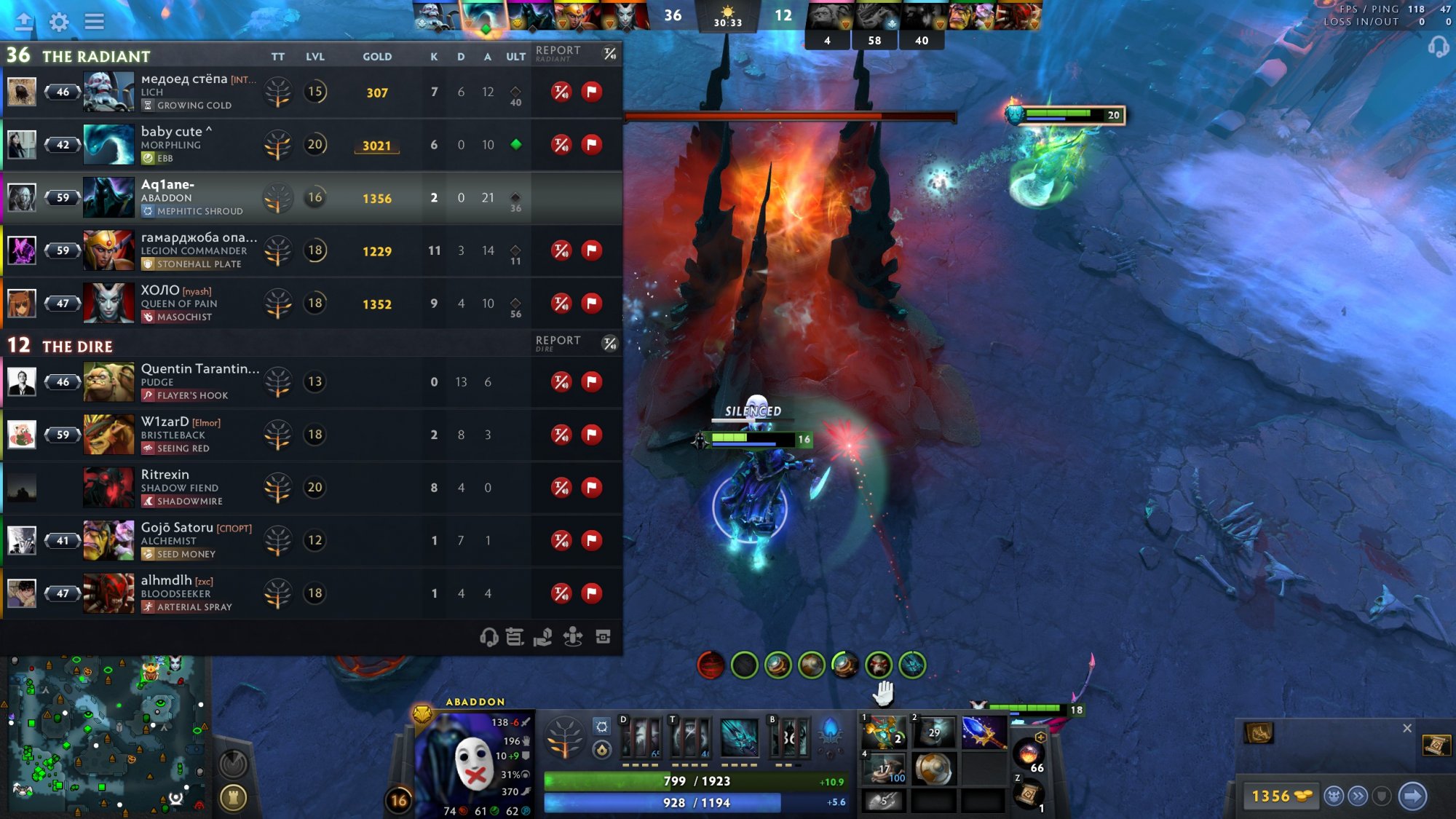Open the hamburger main menu
The width and height of the screenshot is (1456, 819).
pos(94,22)
